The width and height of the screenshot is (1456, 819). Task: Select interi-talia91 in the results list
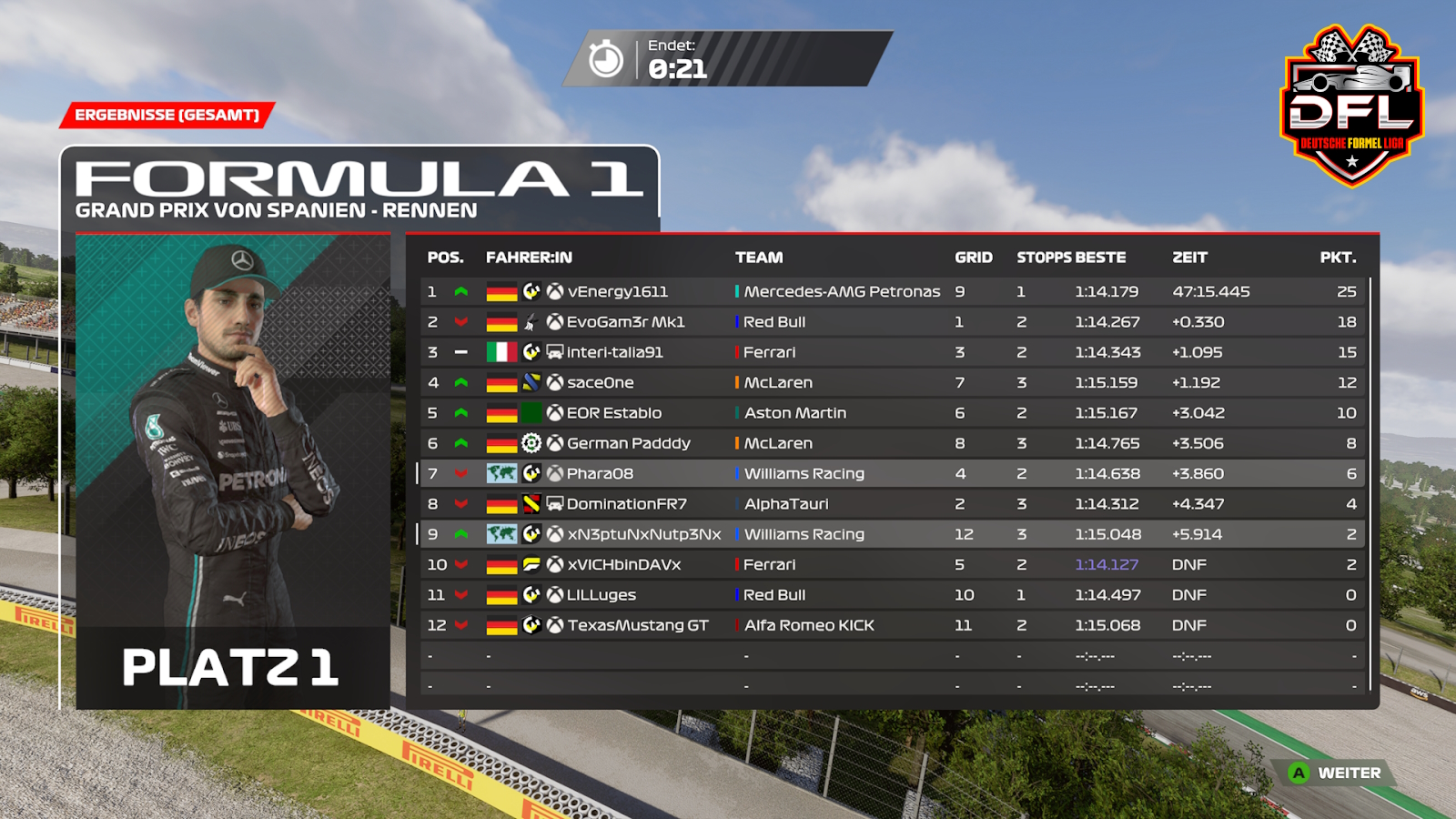point(614,352)
